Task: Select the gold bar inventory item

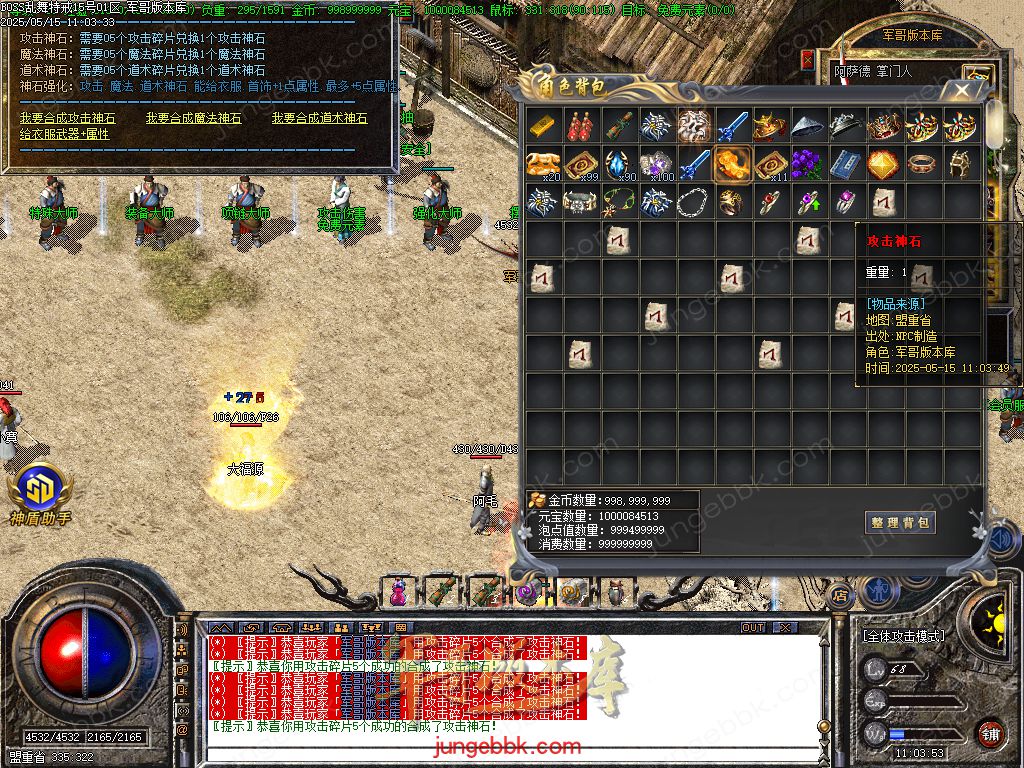Action: point(544,126)
